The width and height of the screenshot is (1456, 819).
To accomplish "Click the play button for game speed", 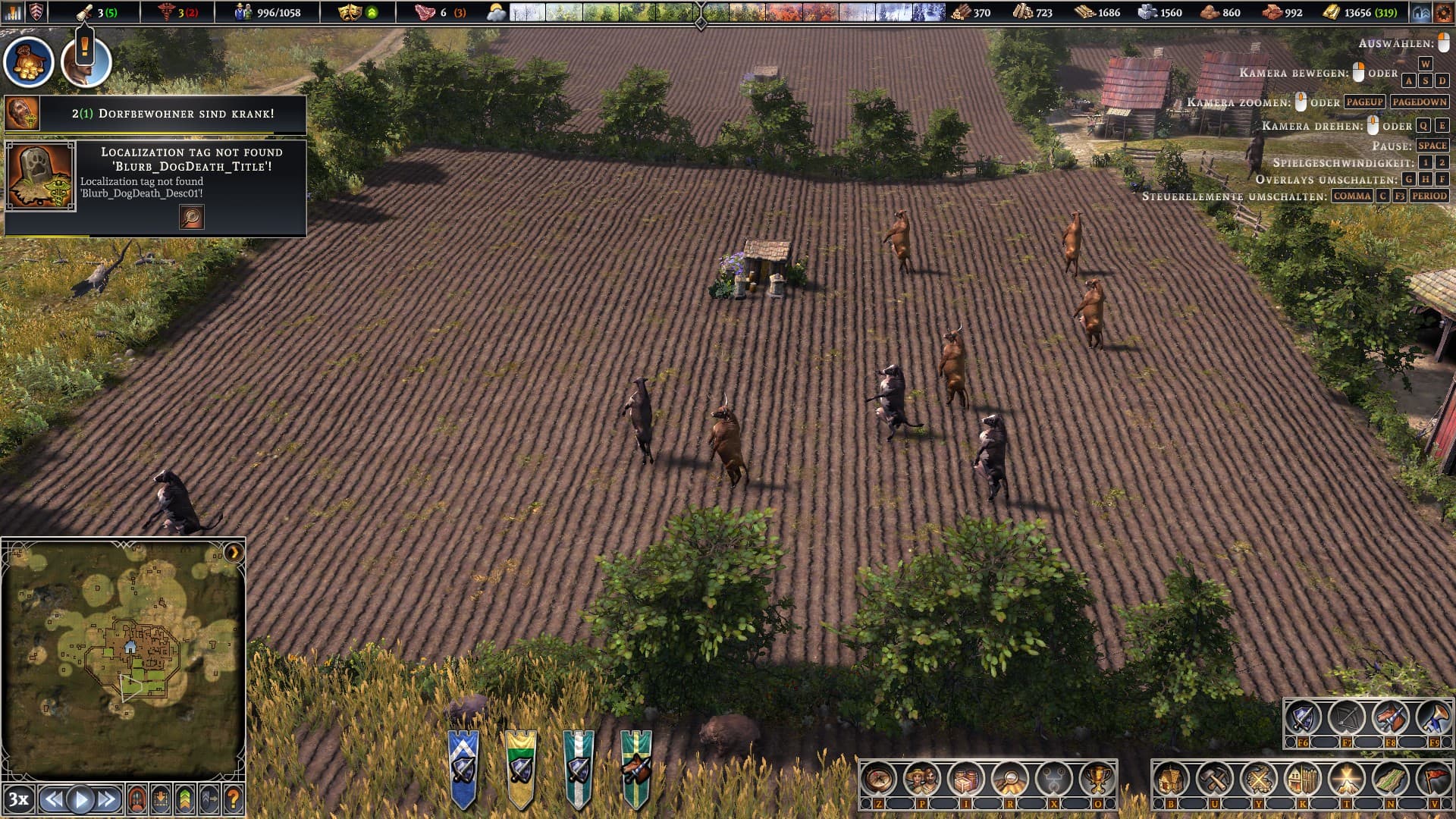I will [80, 799].
